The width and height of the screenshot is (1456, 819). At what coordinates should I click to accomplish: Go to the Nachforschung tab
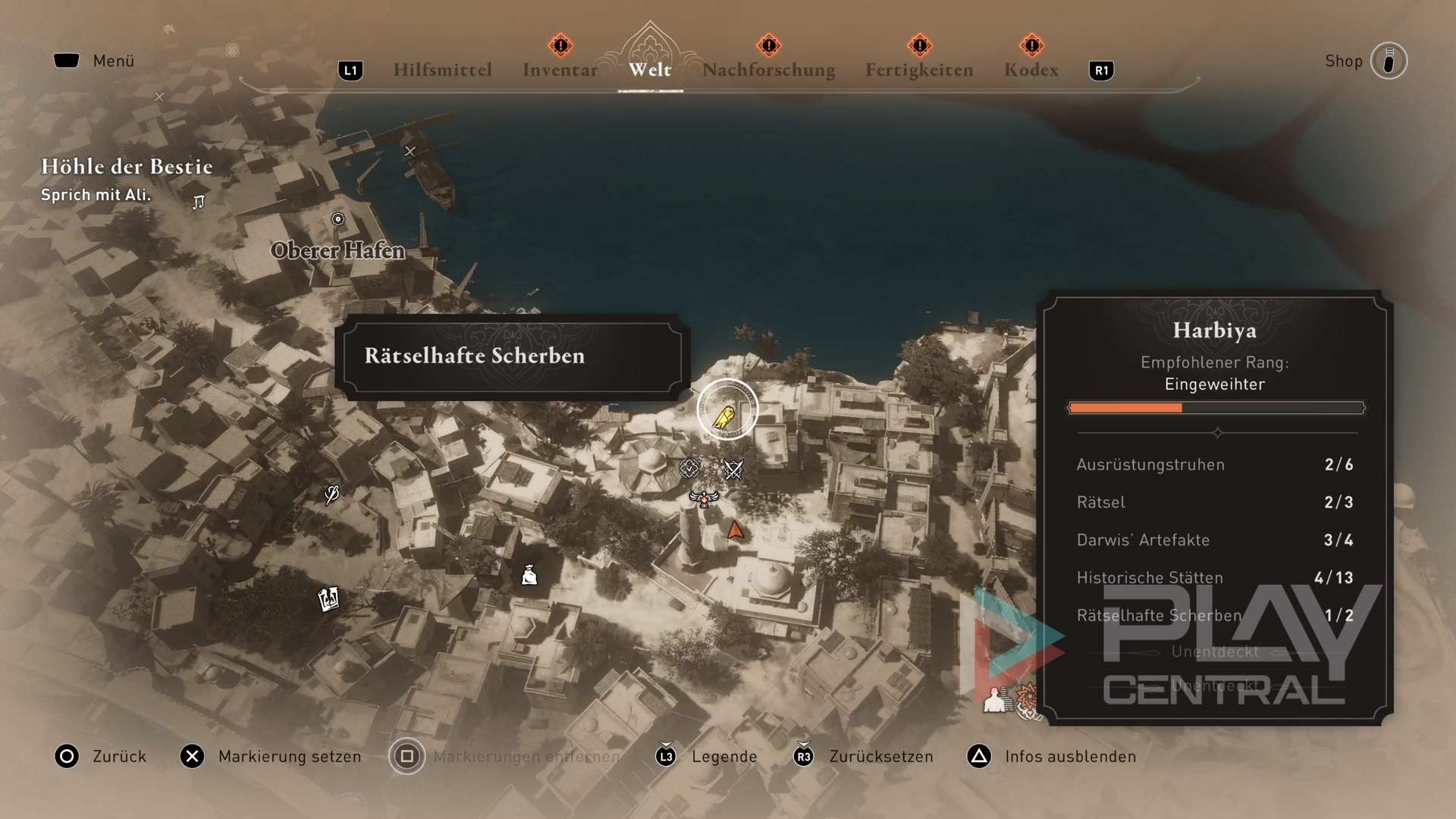click(x=768, y=70)
